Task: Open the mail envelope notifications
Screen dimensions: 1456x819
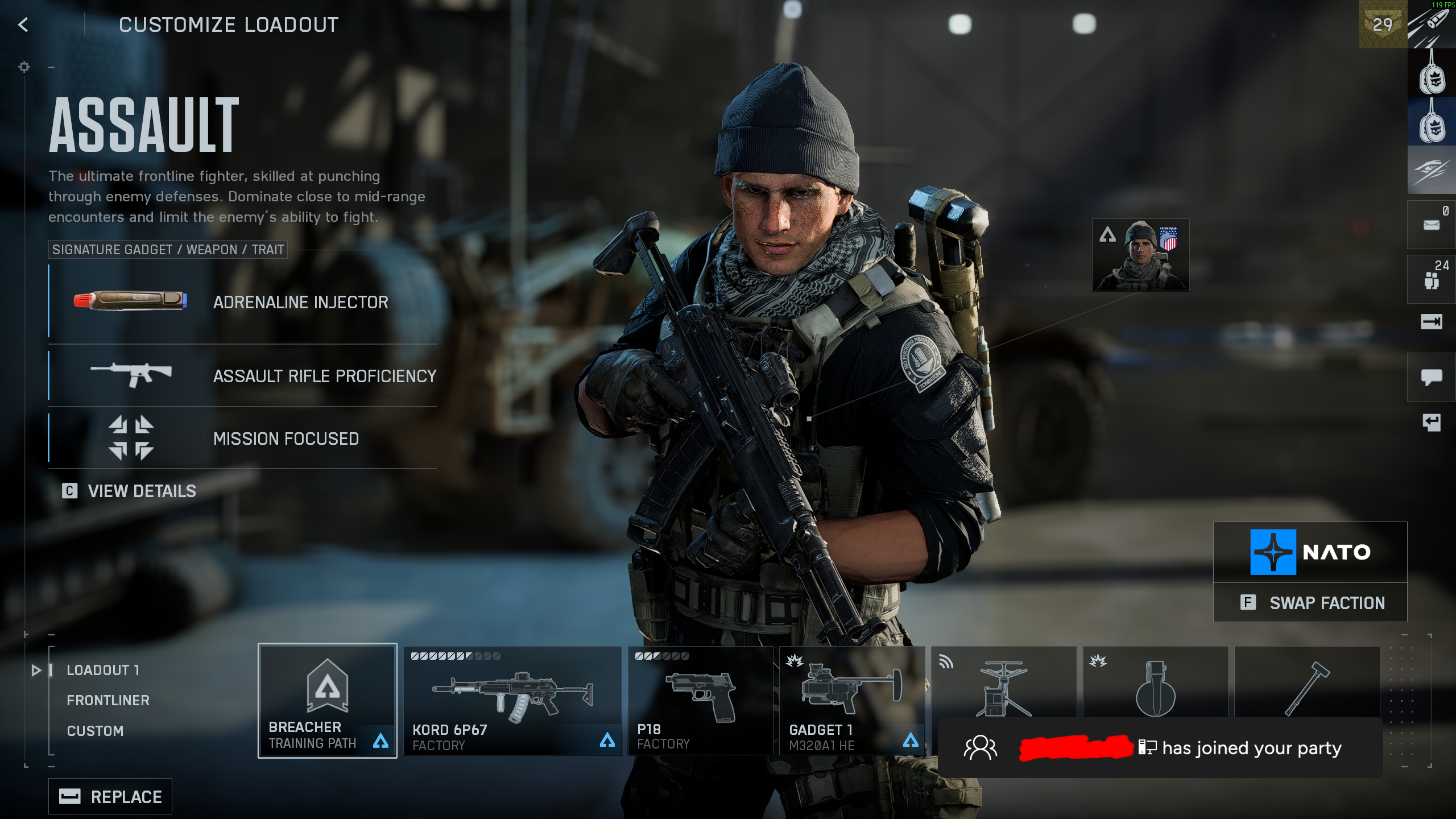Action: click(x=1431, y=225)
